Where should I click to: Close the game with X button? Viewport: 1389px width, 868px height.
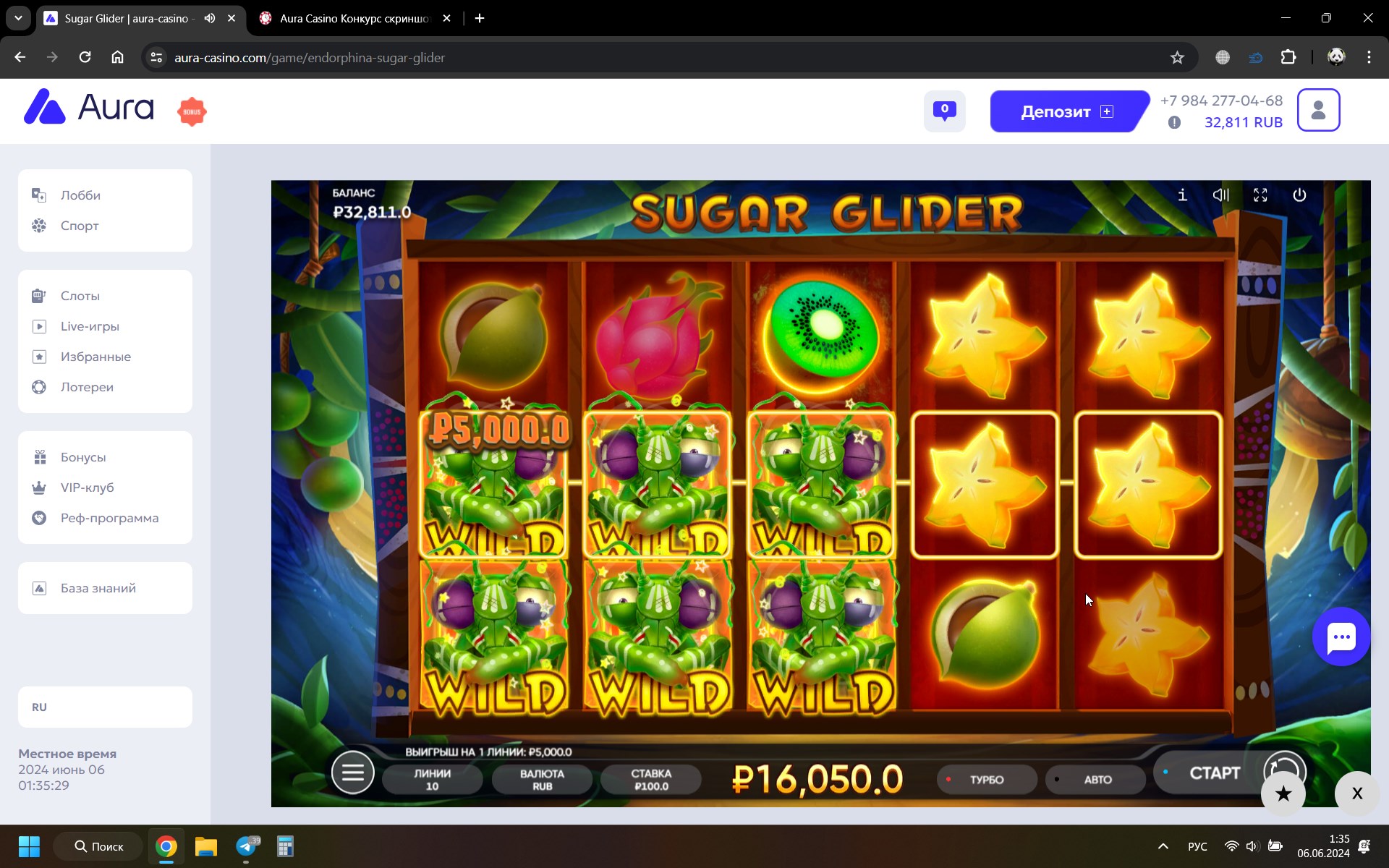[1357, 793]
